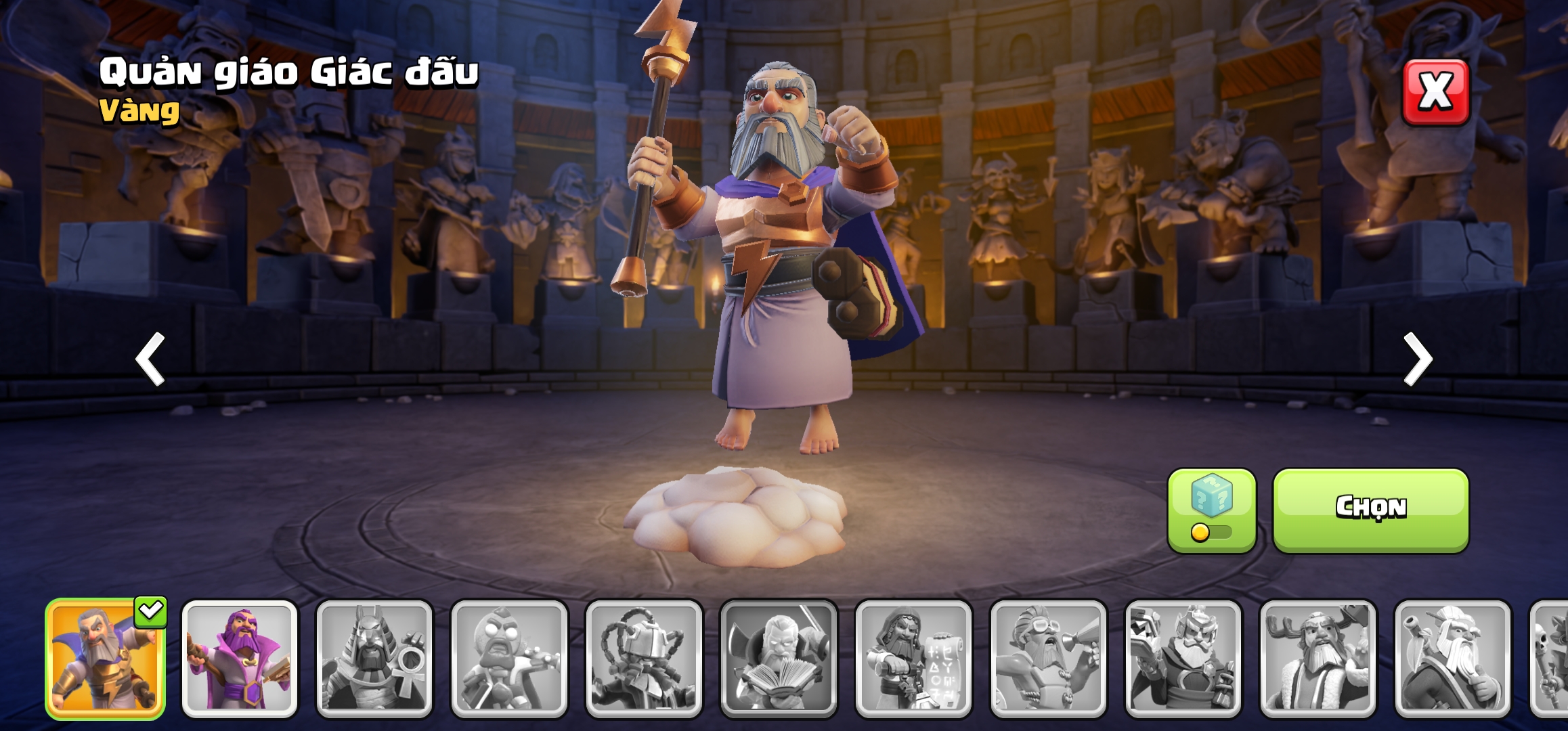Choose the Warden skin reading an open book
This screenshot has width=1568, height=731.
pos(779,659)
